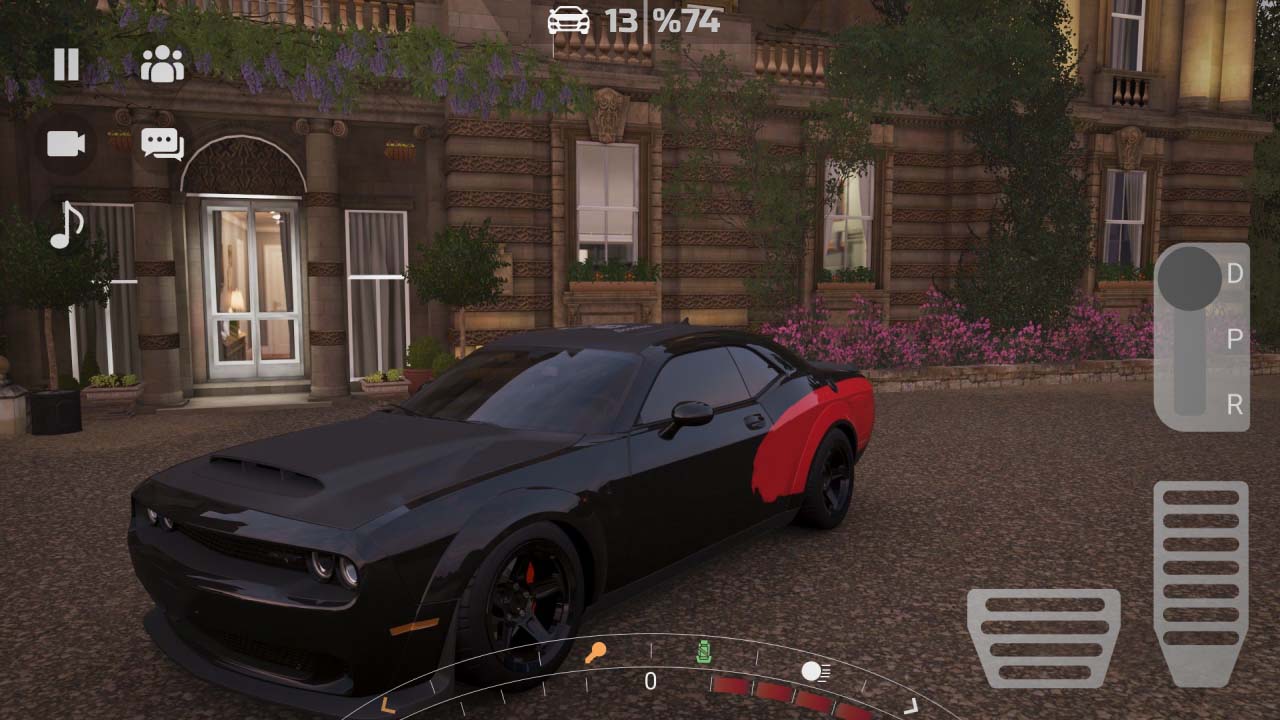Image resolution: width=1280 pixels, height=720 pixels.
Task: Click the %74 fuel level indicator
Action: click(685, 20)
